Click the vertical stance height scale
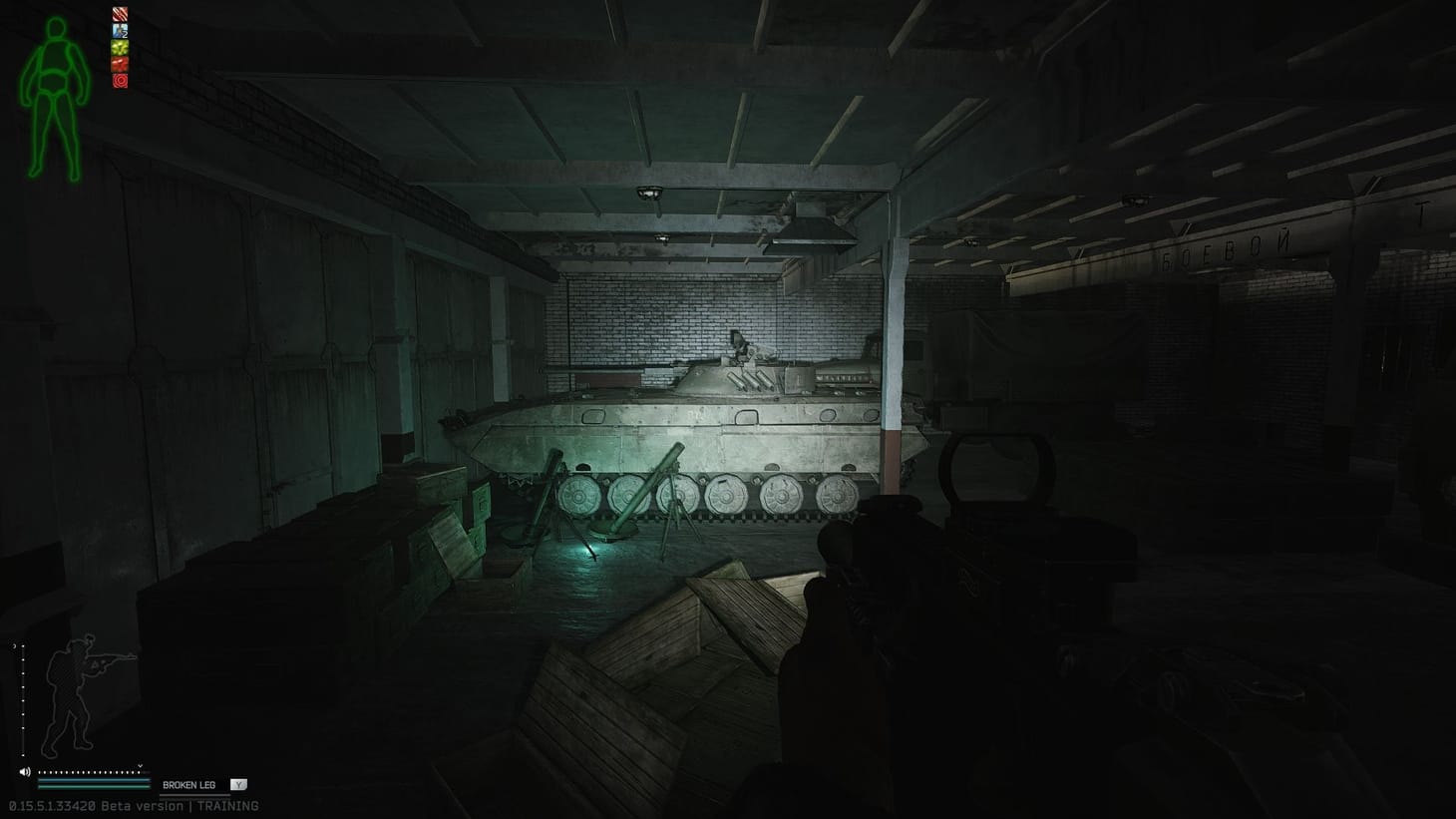 23,698
